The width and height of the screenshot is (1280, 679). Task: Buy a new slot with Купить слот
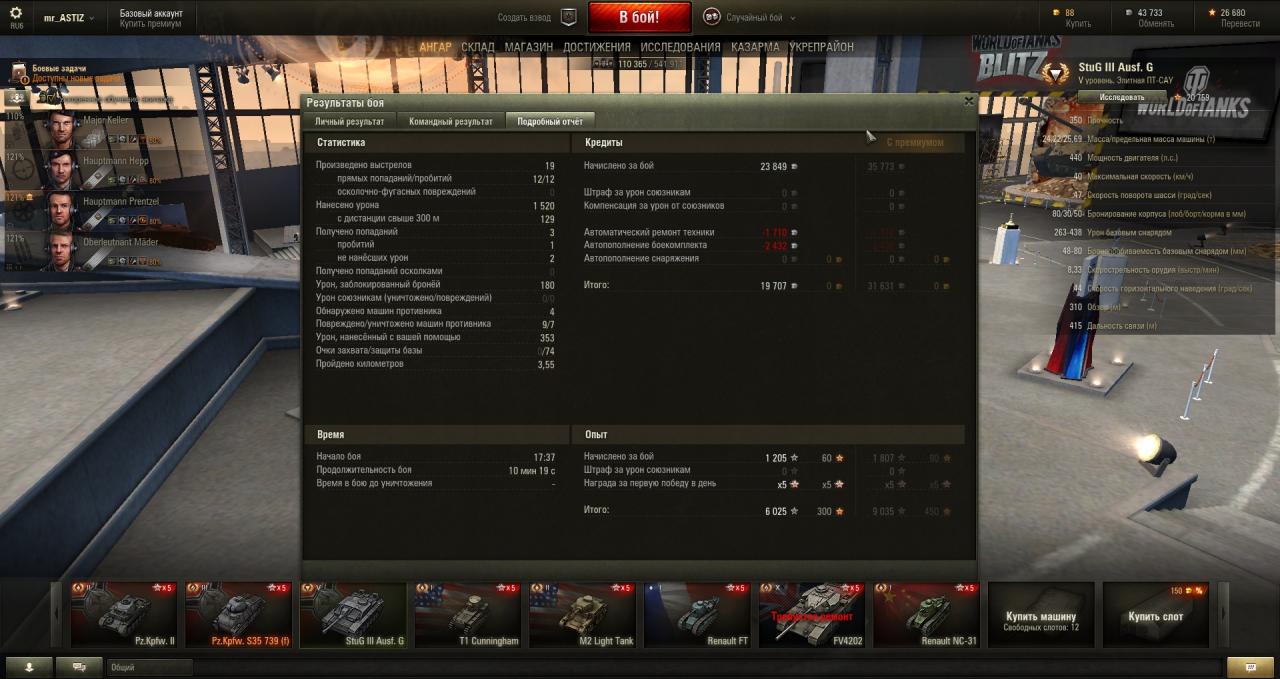(x=1155, y=615)
